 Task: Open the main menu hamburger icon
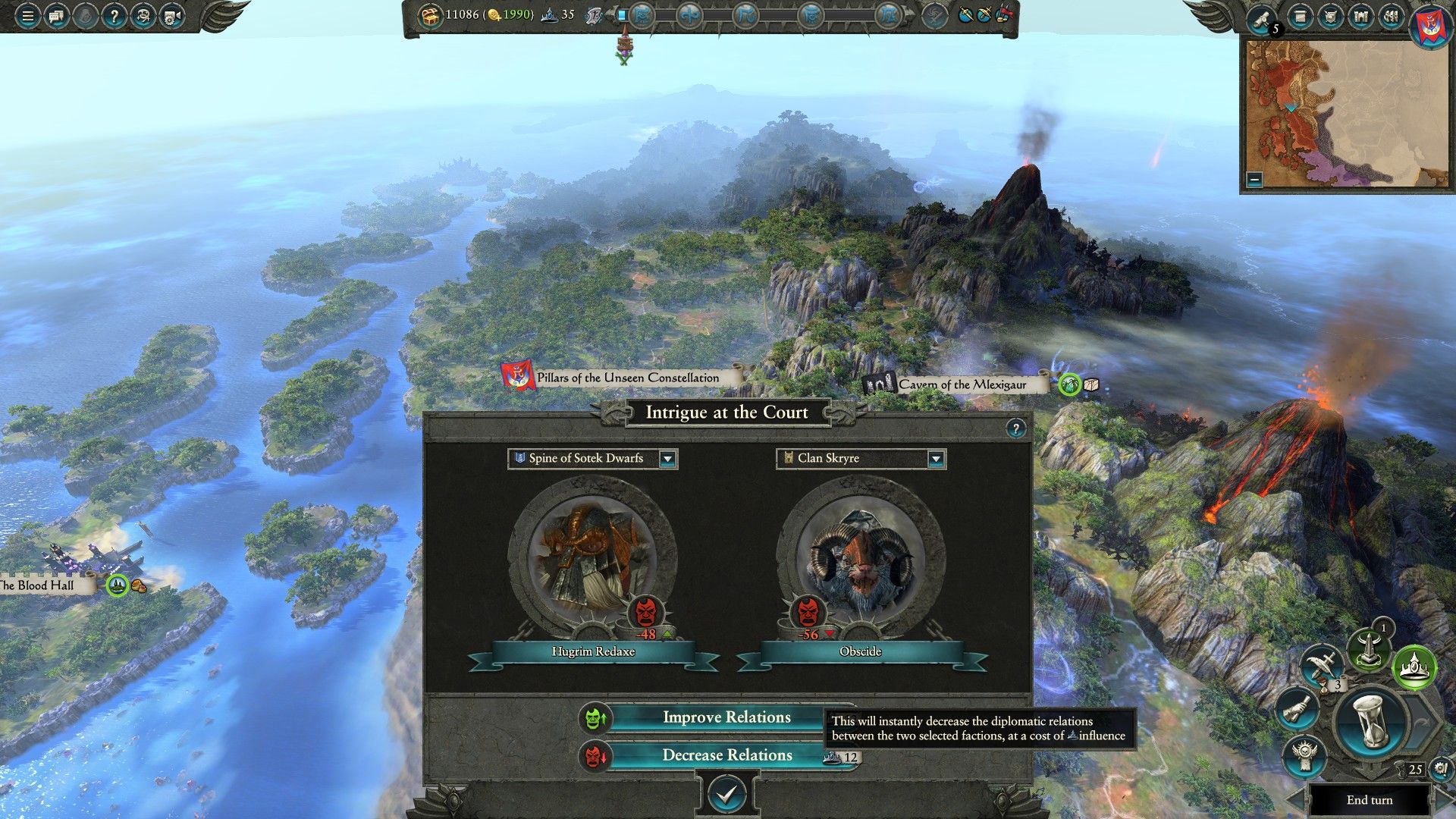point(27,16)
